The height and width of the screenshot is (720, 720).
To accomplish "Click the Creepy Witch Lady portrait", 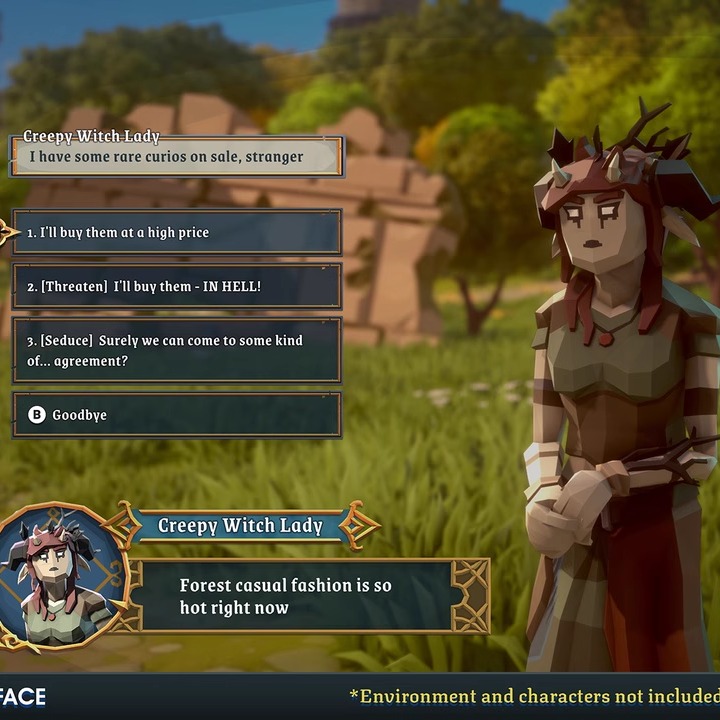I will tap(57, 577).
